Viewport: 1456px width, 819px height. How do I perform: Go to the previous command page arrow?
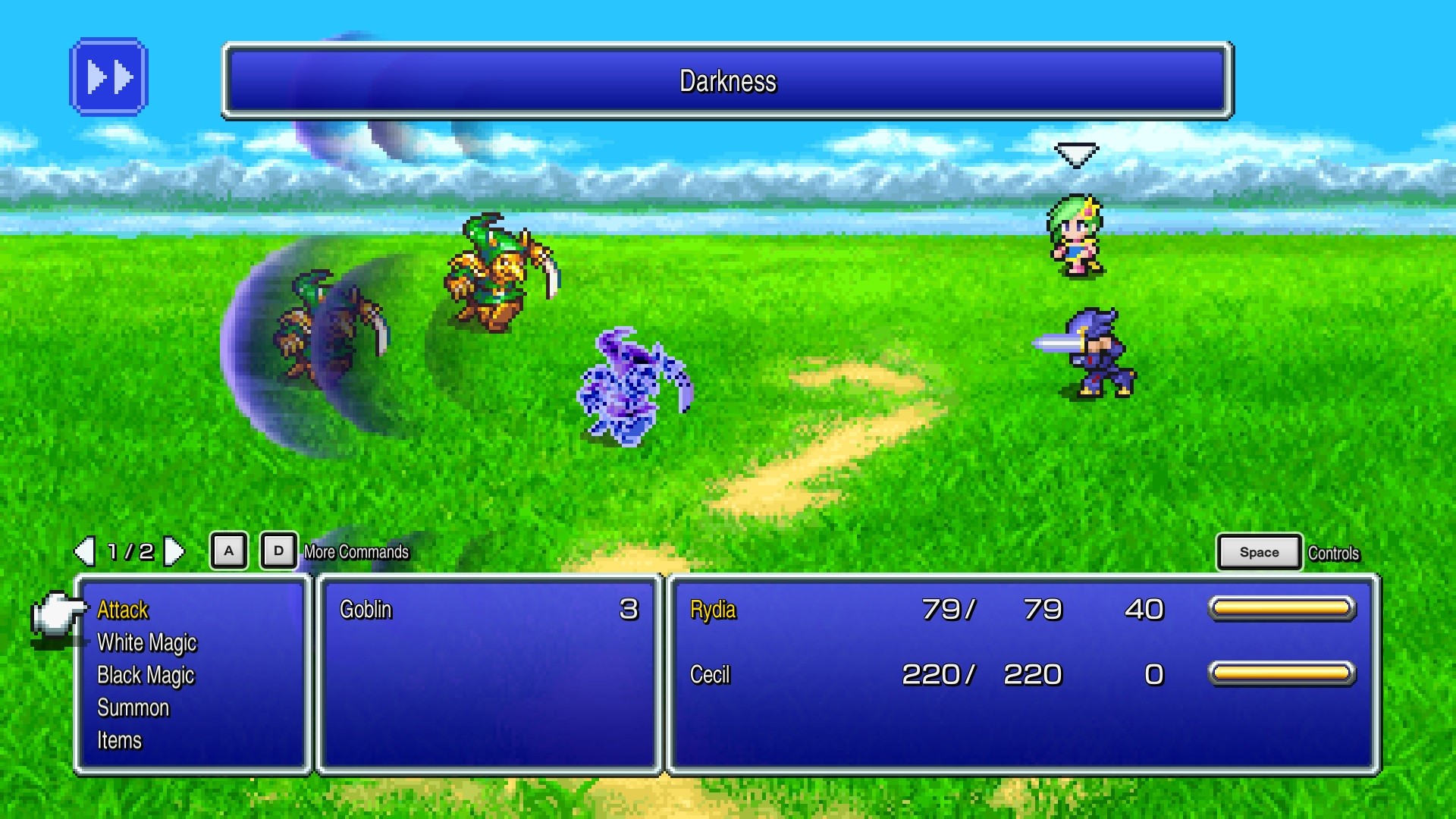[84, 551]
